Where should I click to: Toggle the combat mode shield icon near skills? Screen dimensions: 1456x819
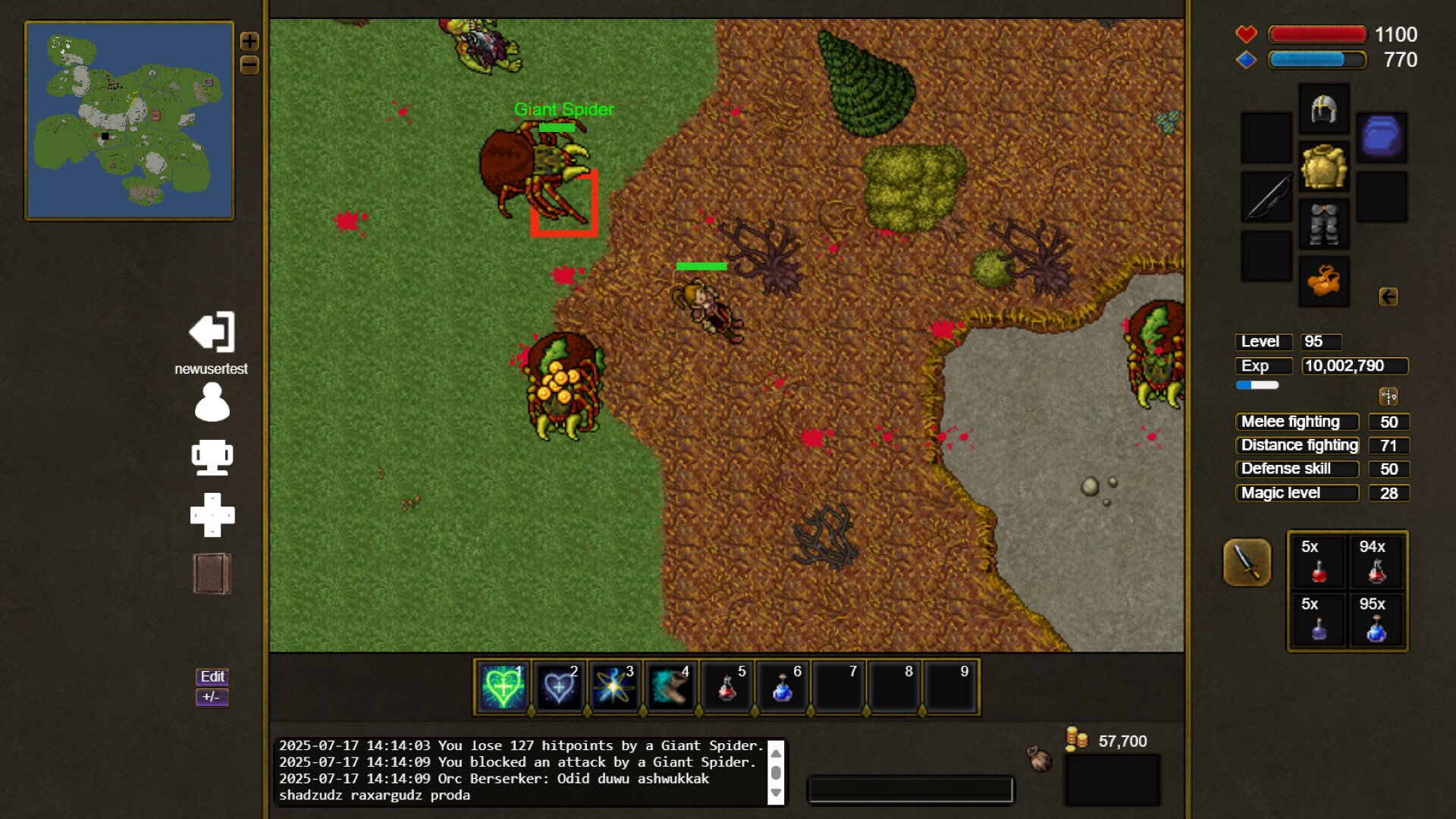coord(1390,395)
